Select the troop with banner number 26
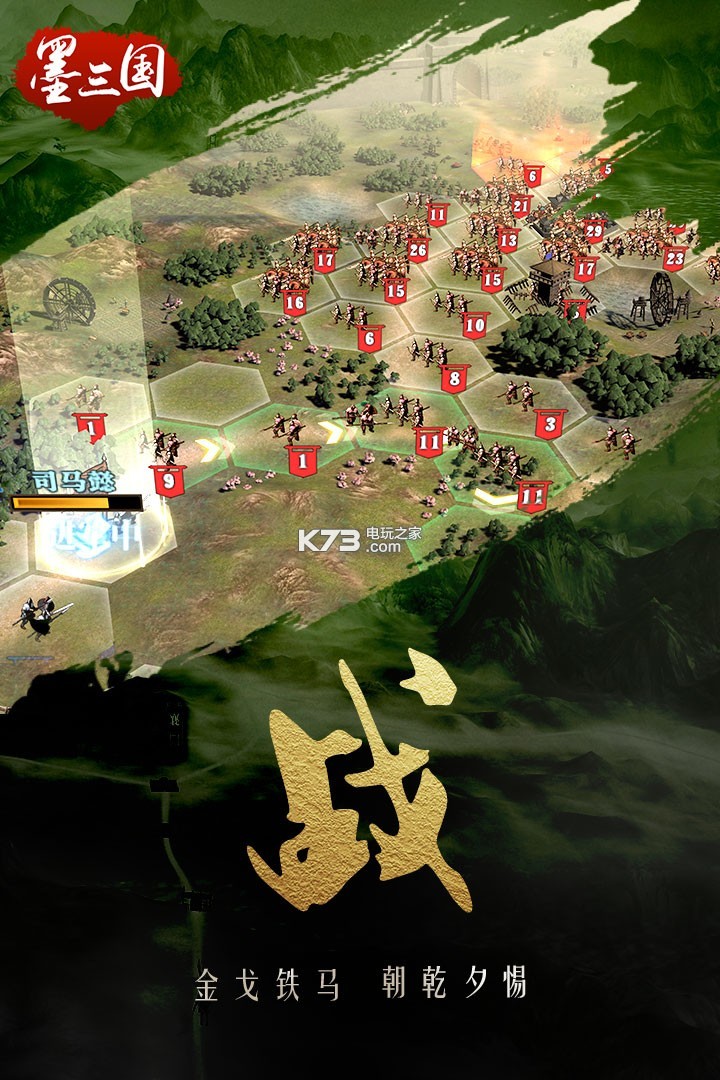Screen dimensions: 720x1080 click(x=417, y=250)
